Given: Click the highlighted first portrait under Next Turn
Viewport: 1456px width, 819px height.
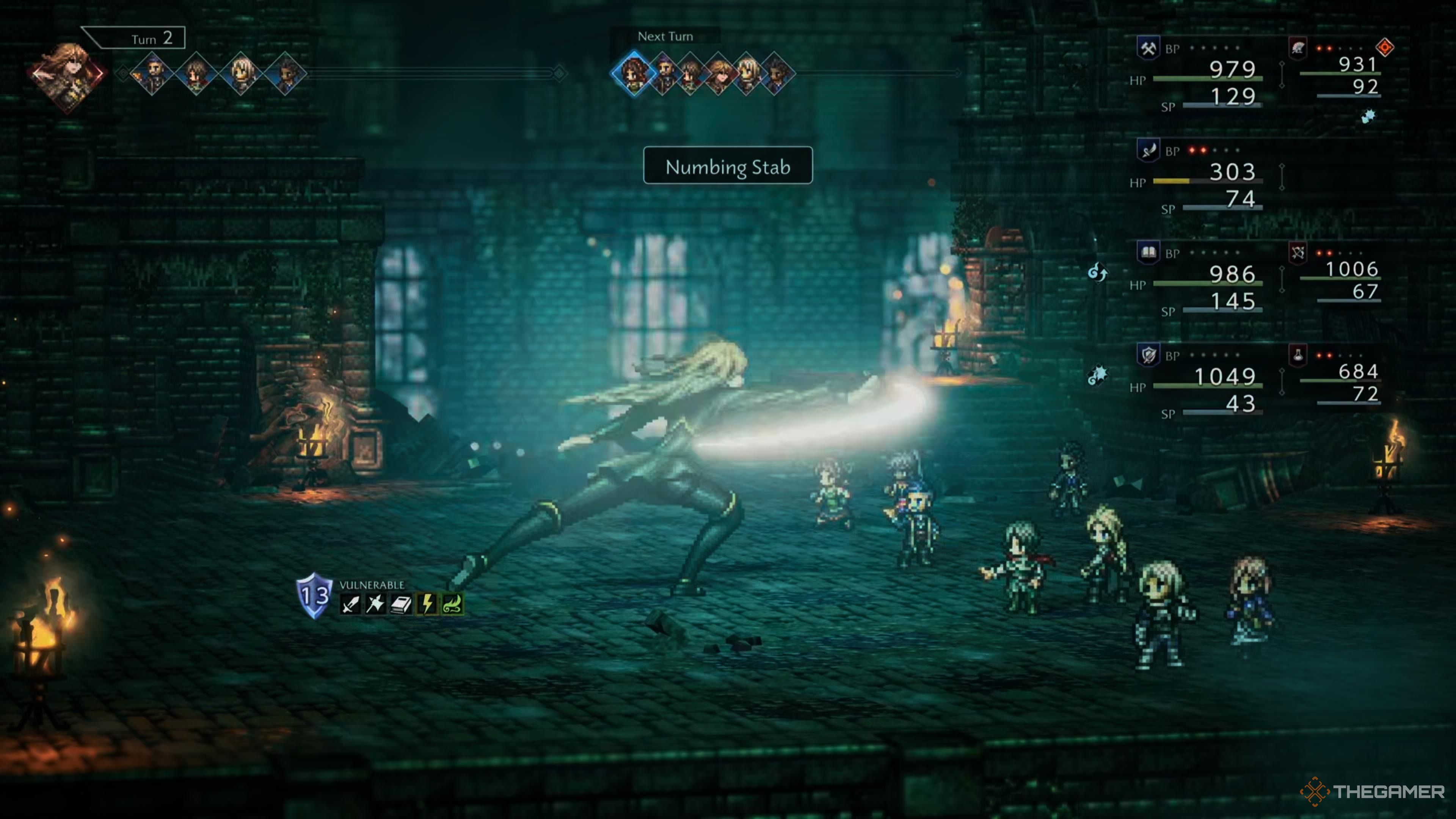Looking at the screenshot, I should click(634, 73).
